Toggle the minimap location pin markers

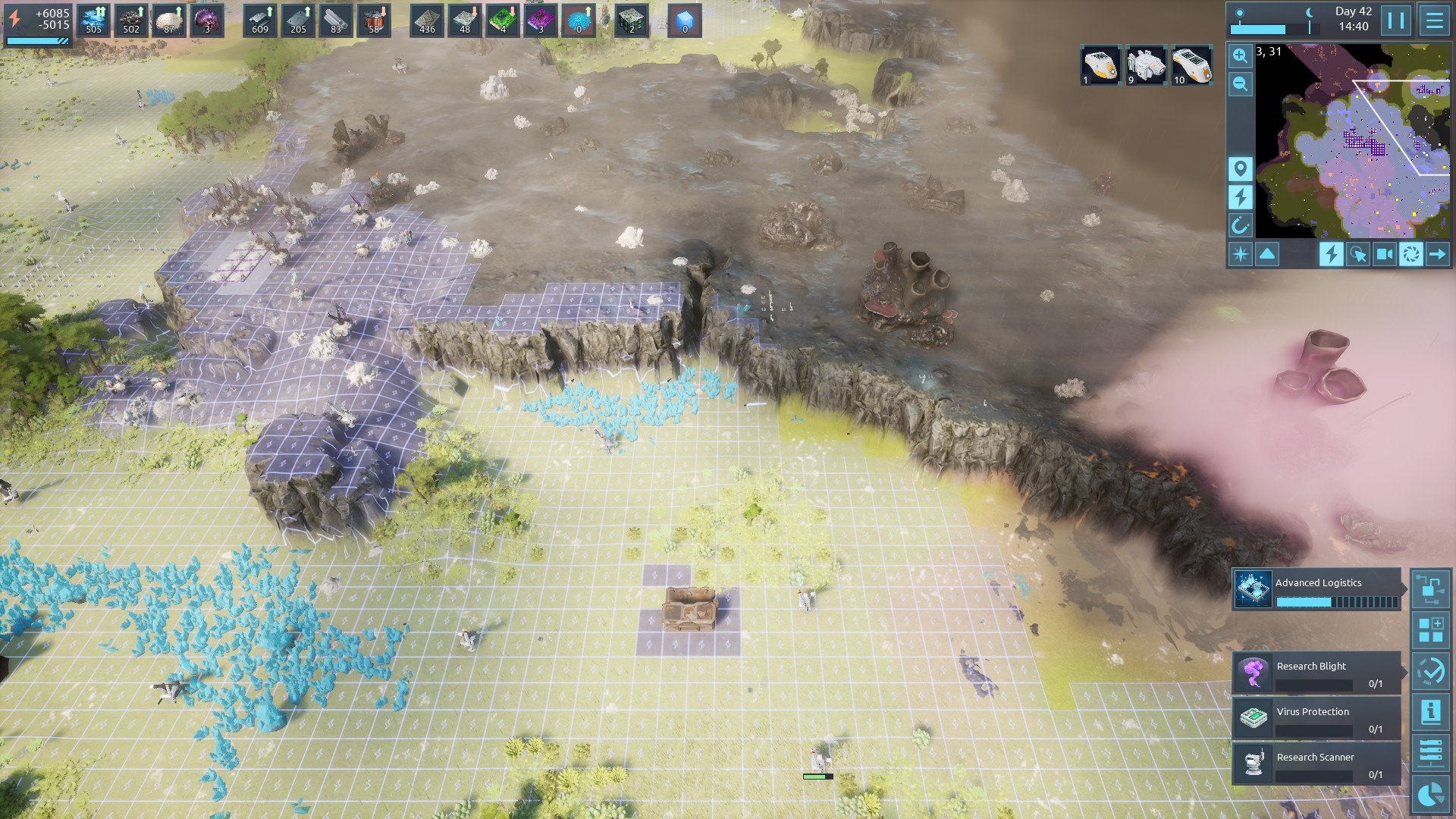(x=1241, y=168)
